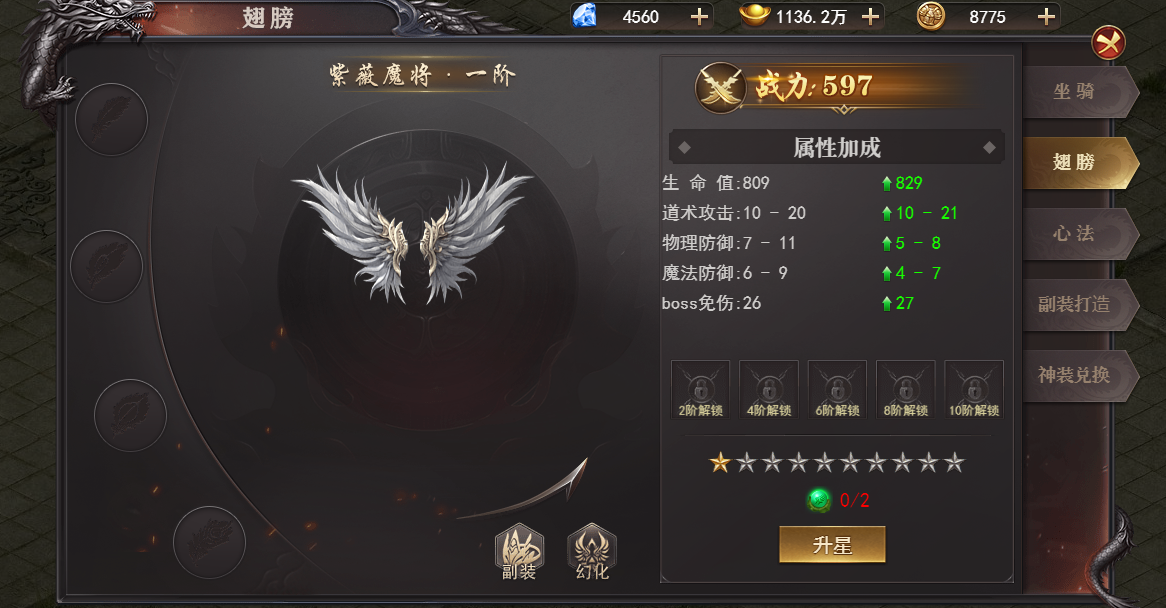Add copper coins via the plus button
This screenshot has width=1166, height=608.
click(1046, 16)
